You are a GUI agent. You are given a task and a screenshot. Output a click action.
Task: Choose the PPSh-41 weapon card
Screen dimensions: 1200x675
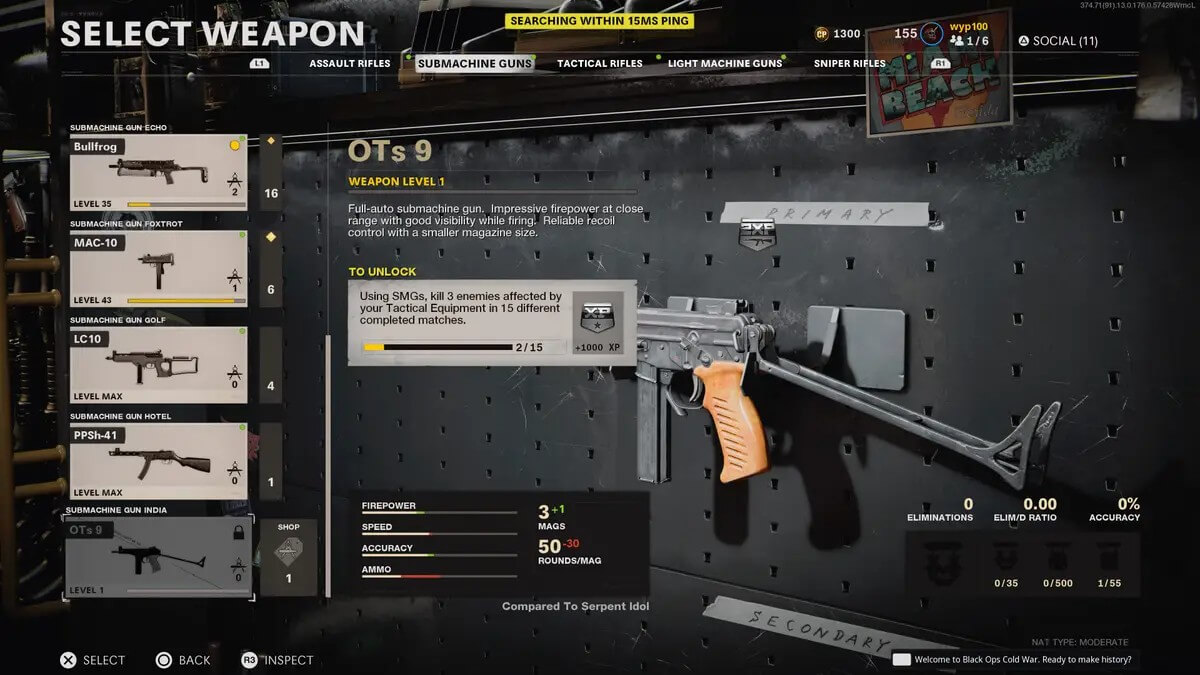click(158, 461)
